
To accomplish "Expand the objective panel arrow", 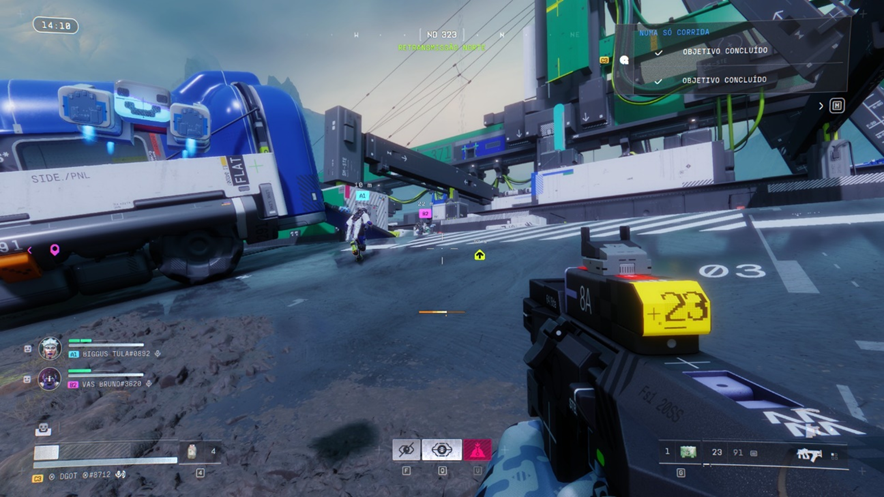I will coord(822,105).
